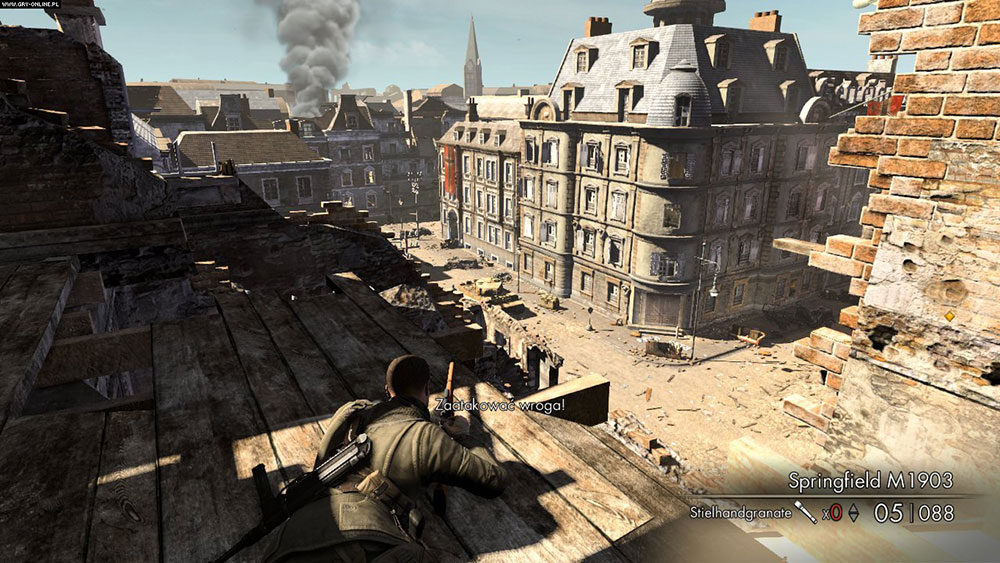
Task: Click the yellow diamond objective marker
Action: 949,316
